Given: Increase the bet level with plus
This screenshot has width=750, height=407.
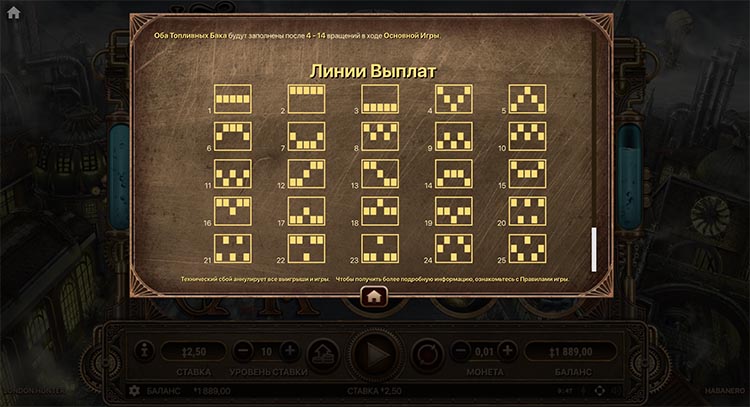Looking at the screenshot, I should (x=289, y=351).
